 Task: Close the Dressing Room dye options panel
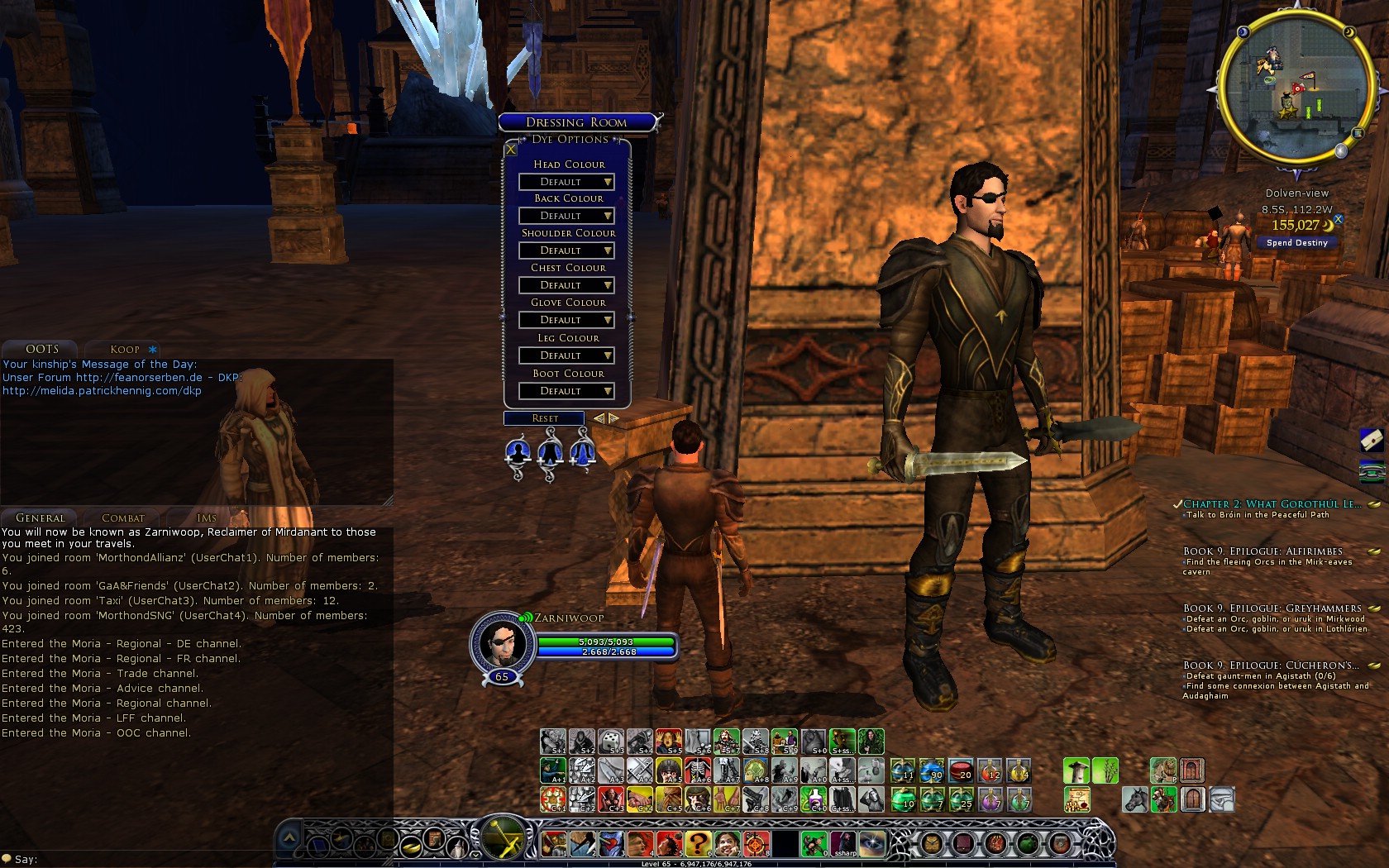(511, 150)
